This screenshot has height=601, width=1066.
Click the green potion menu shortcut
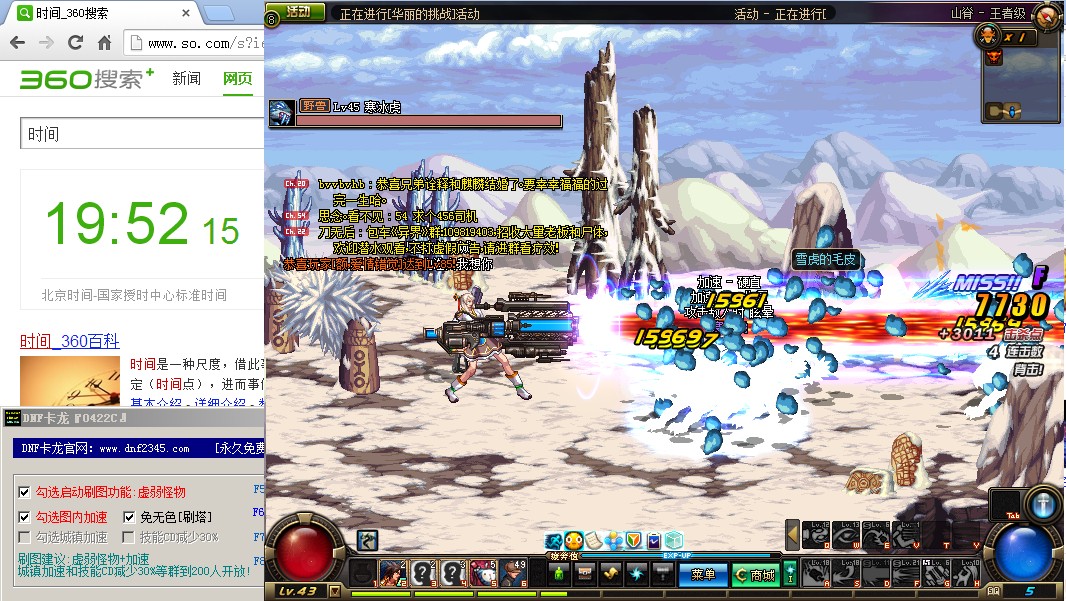(559, 574)
